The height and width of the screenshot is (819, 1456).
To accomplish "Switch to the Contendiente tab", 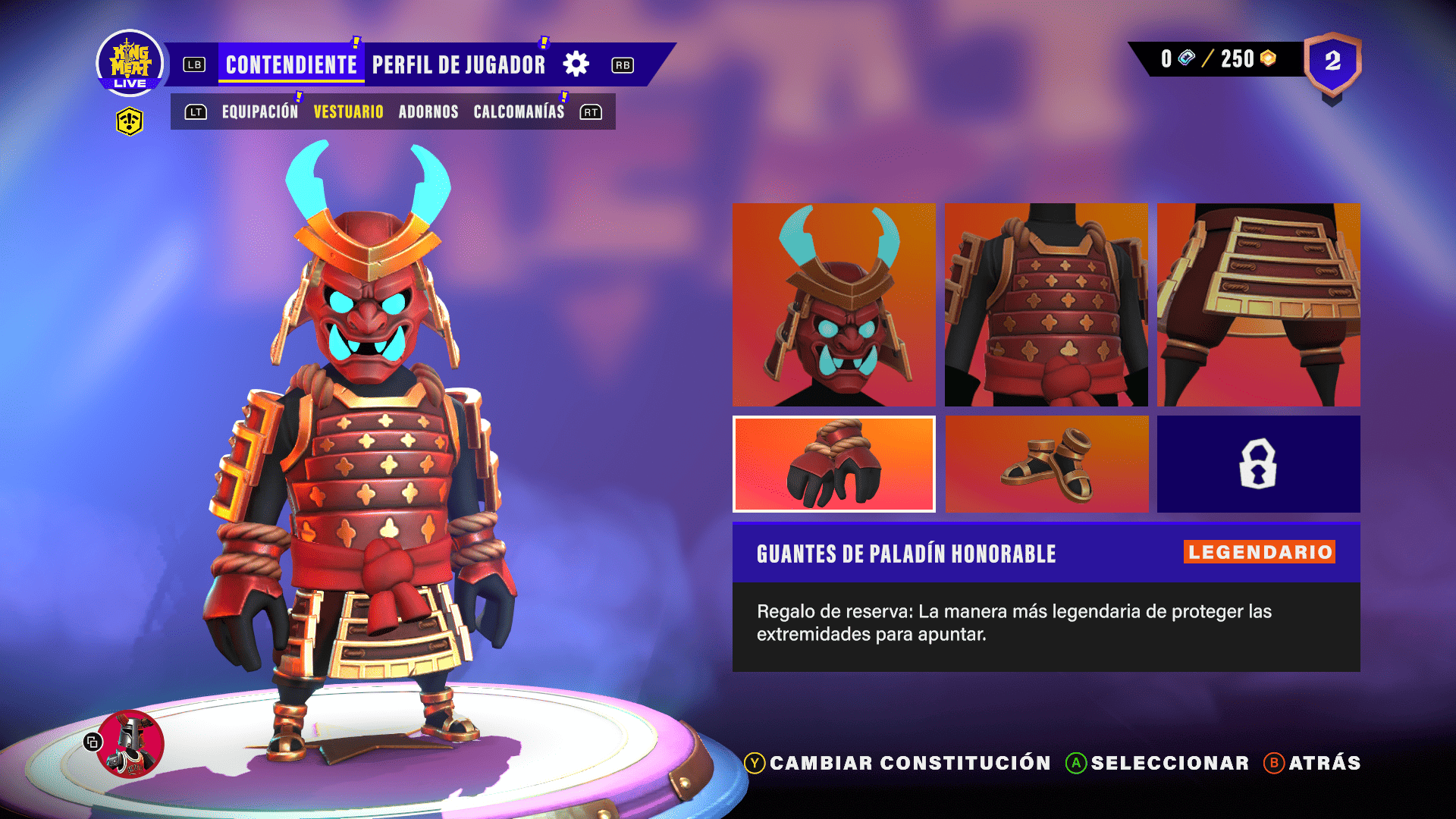I will tap(291, 65).
